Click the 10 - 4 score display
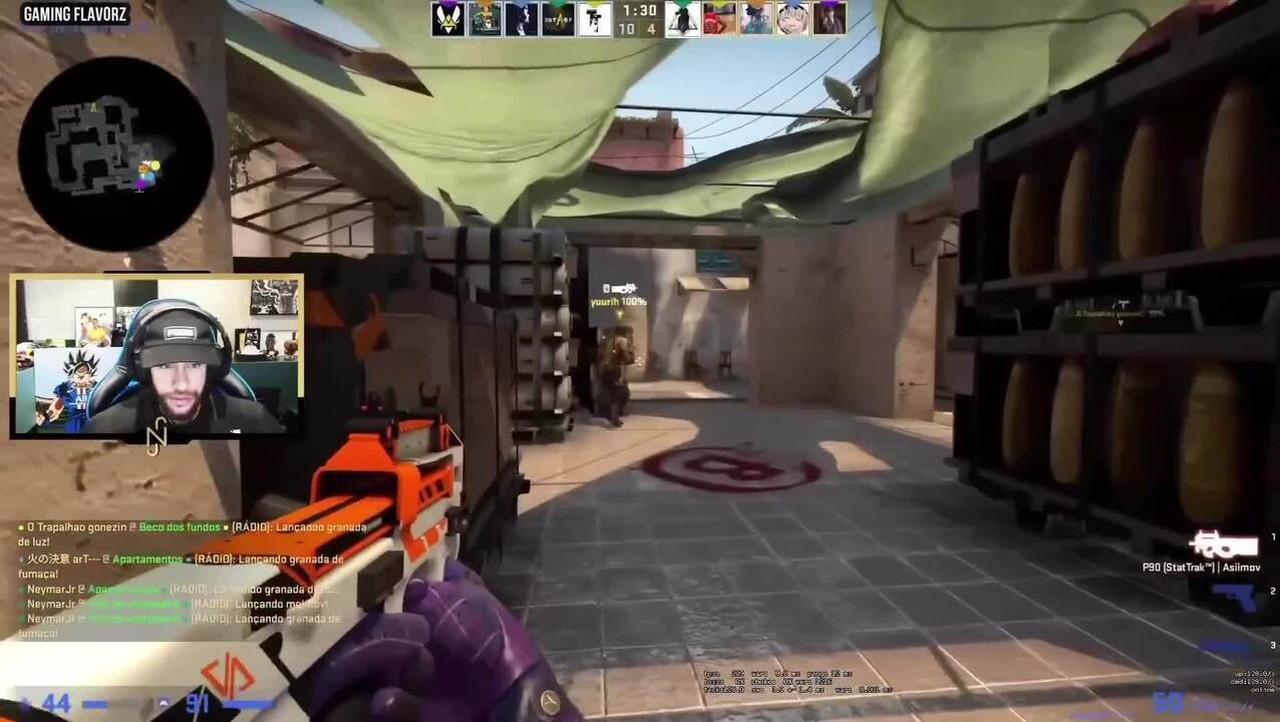 coord(637,29)
